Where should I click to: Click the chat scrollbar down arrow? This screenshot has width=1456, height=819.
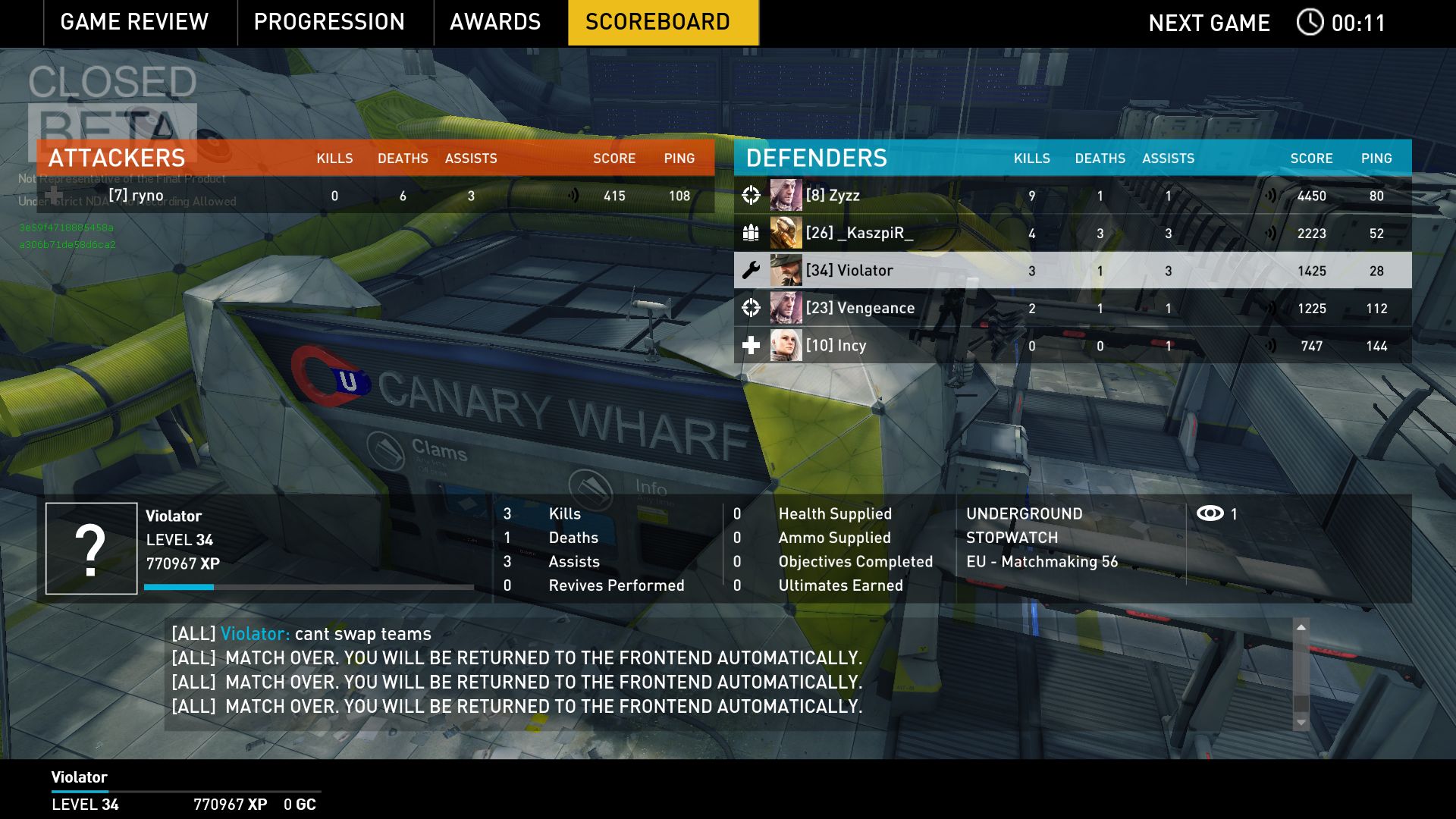[1301, 722]
